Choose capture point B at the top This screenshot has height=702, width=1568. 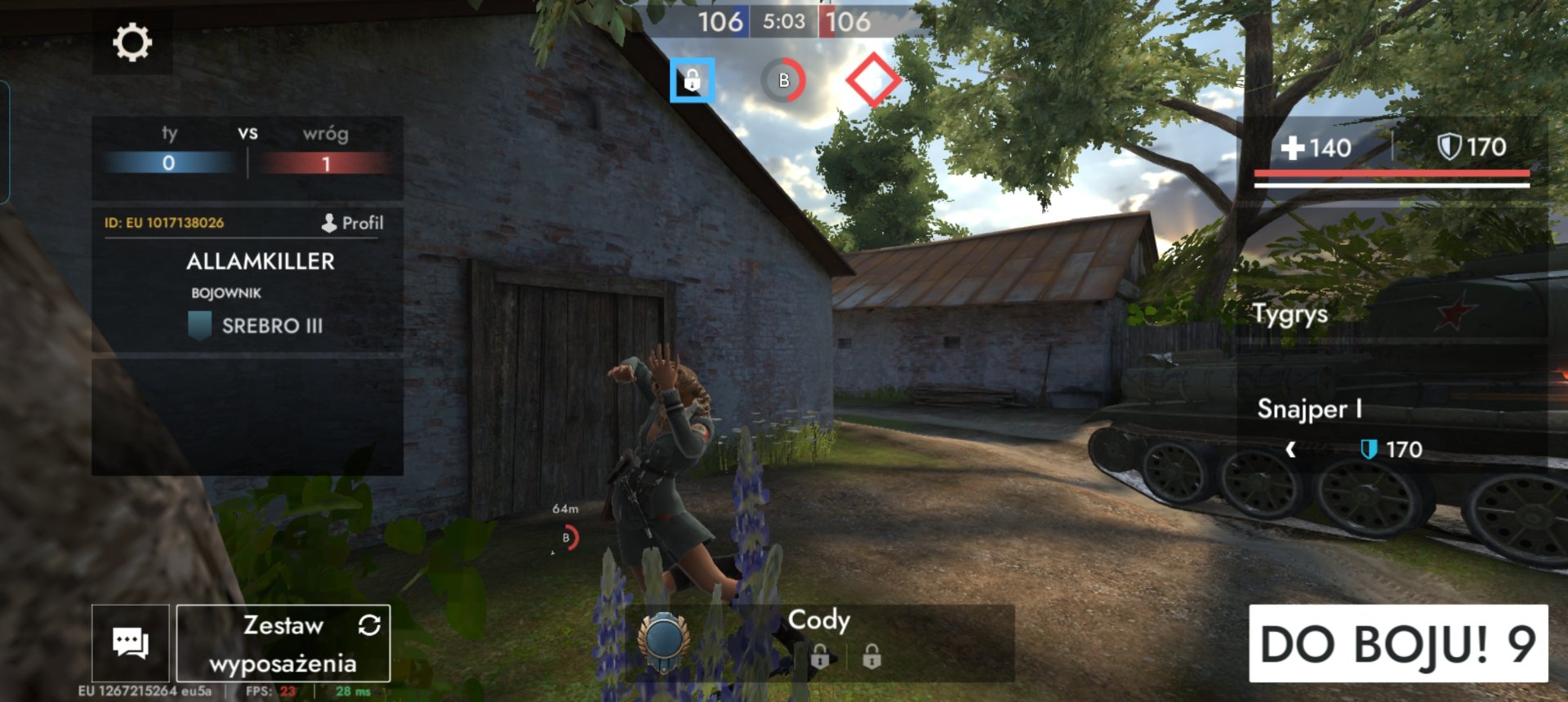783,80
